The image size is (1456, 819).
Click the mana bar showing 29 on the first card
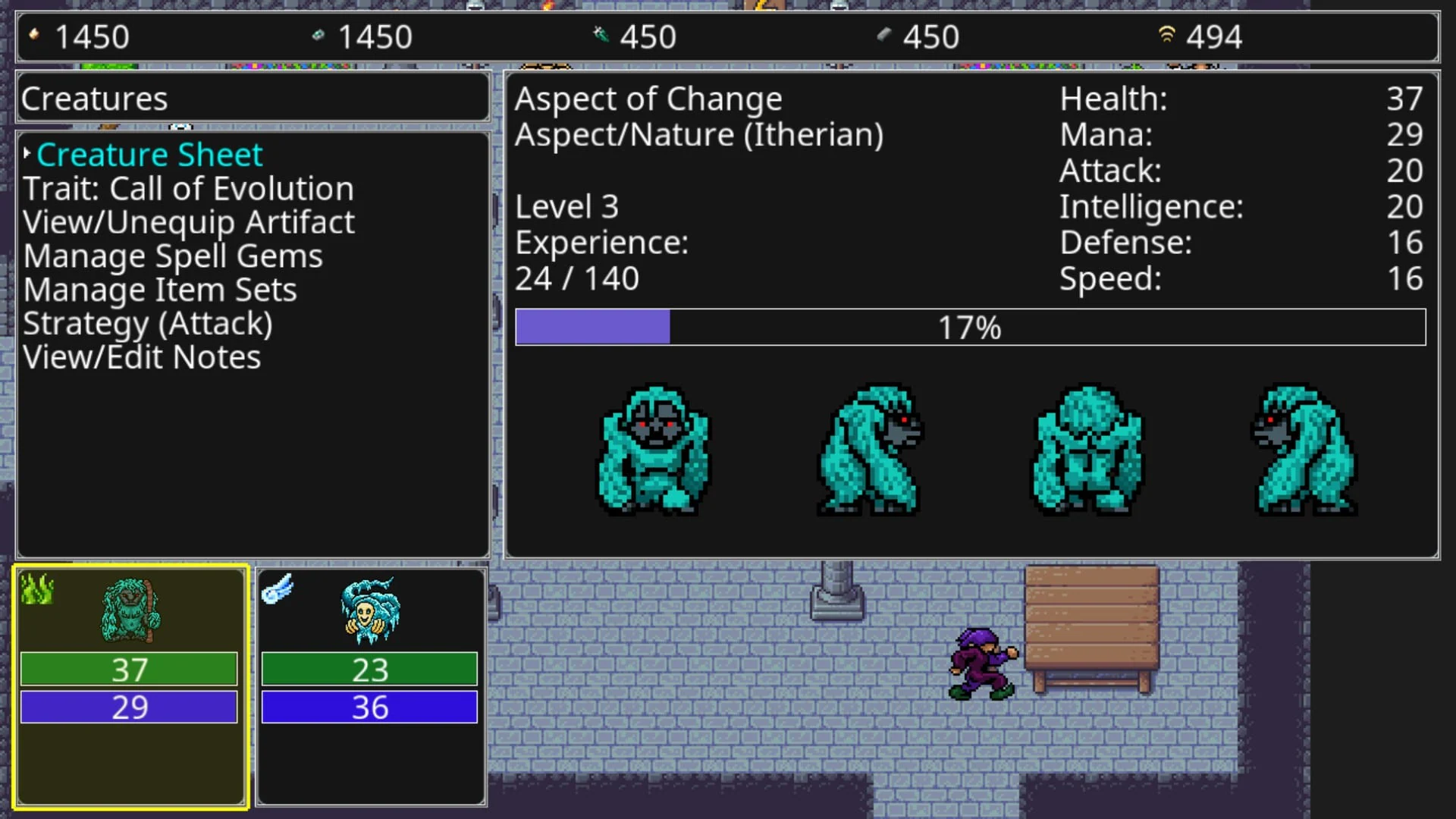[x=129, y=707]
